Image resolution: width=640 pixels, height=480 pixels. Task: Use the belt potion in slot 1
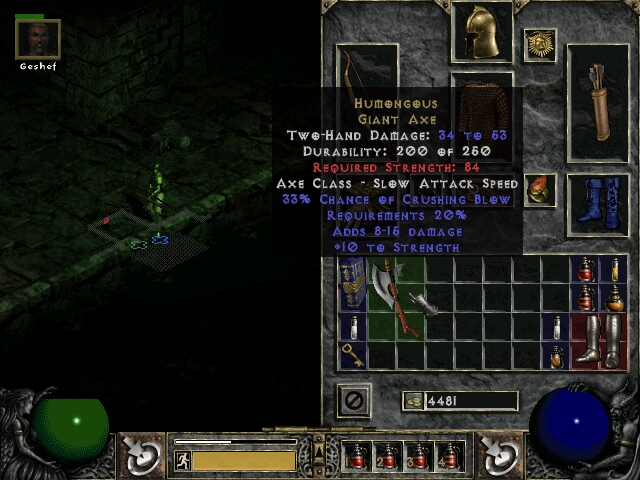coord(356,457)
